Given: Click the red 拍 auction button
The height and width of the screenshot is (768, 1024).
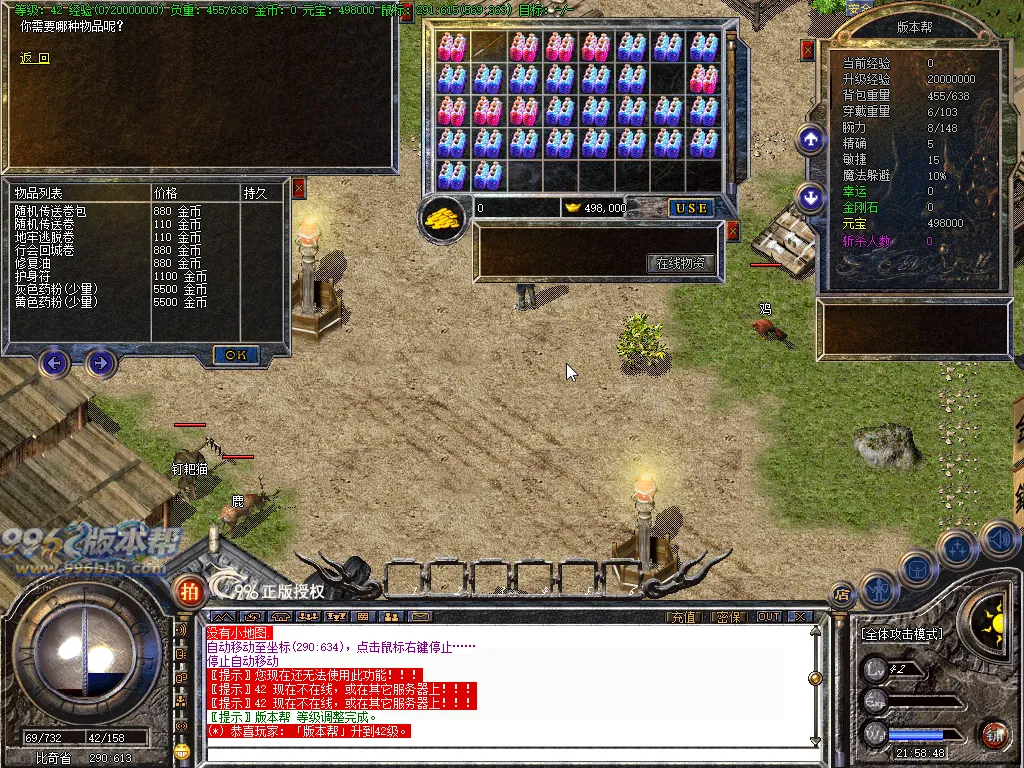Looking at the screenshot, I should [x=188, y=591].
